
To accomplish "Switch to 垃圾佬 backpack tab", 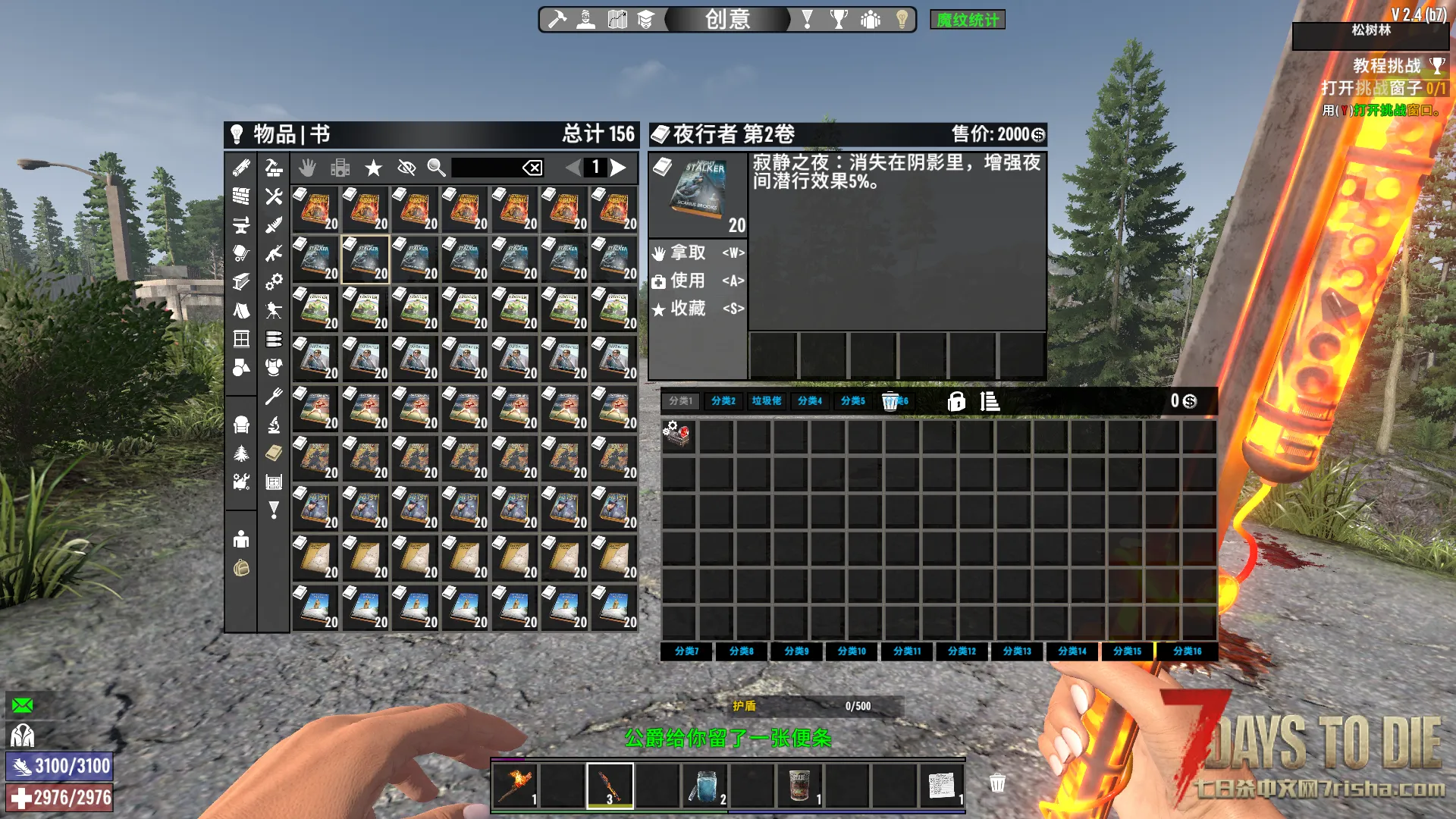I will [766, 401].
